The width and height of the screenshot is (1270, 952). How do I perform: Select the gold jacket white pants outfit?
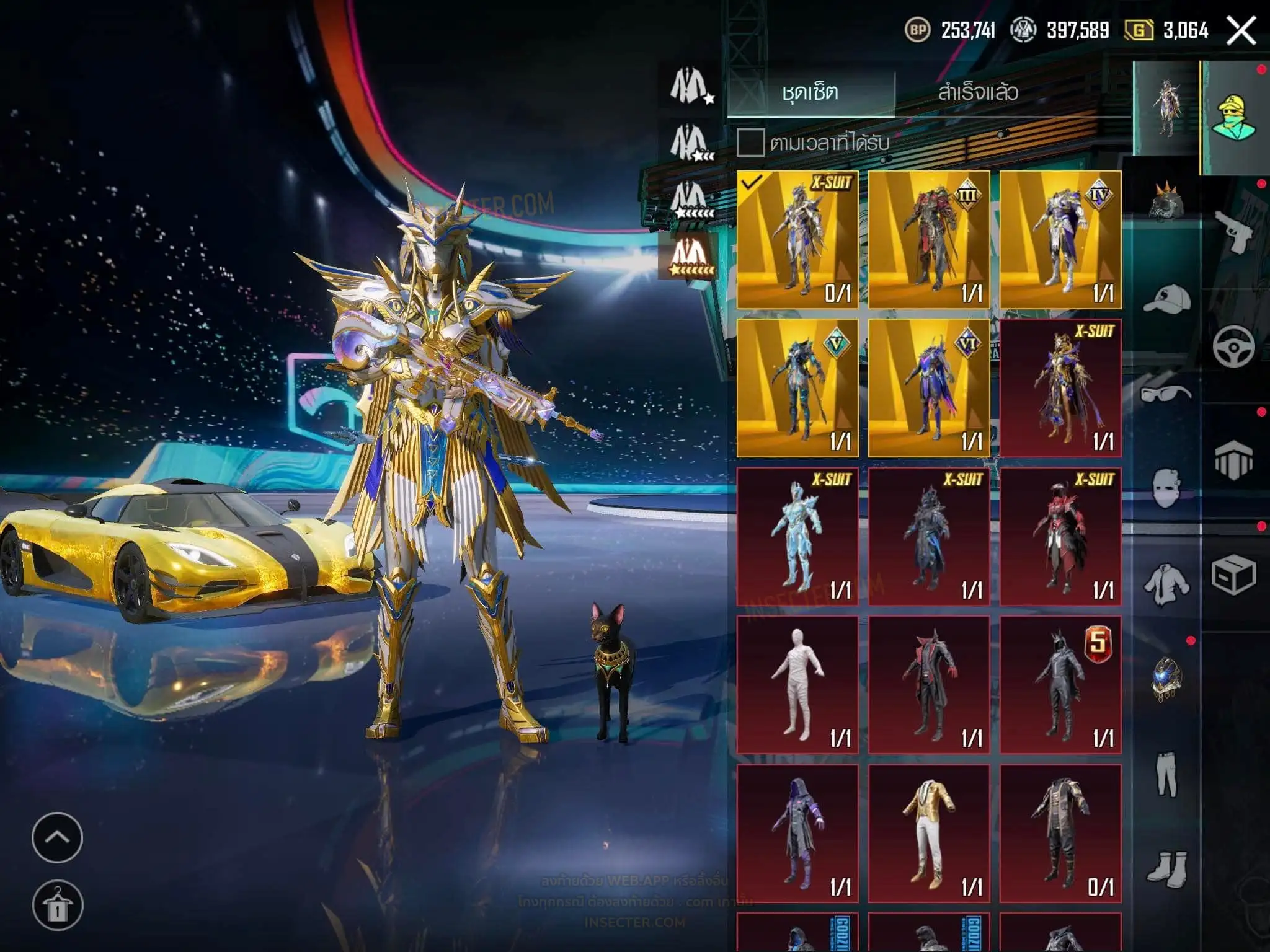pyautogui.click(x=929, y=834)
